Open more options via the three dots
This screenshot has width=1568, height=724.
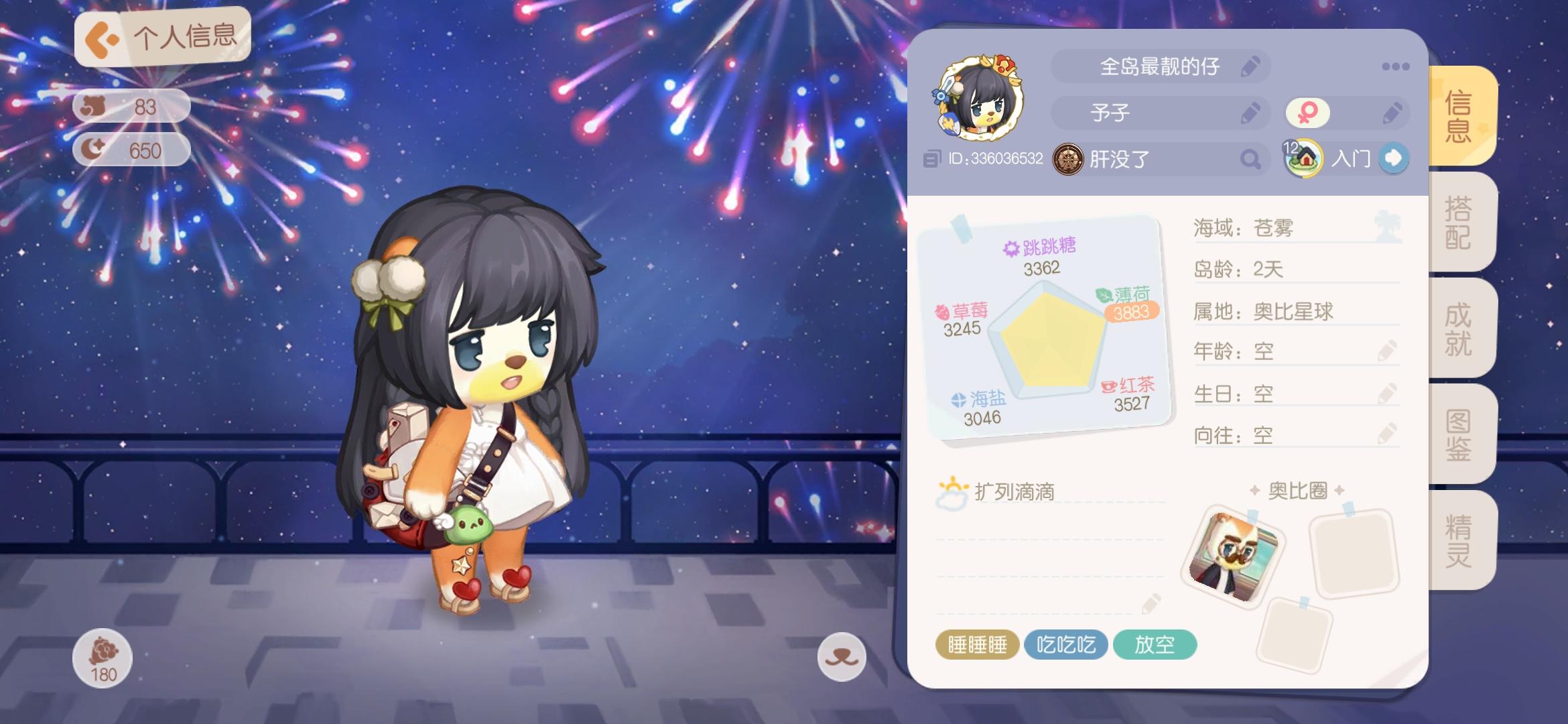1397,66
